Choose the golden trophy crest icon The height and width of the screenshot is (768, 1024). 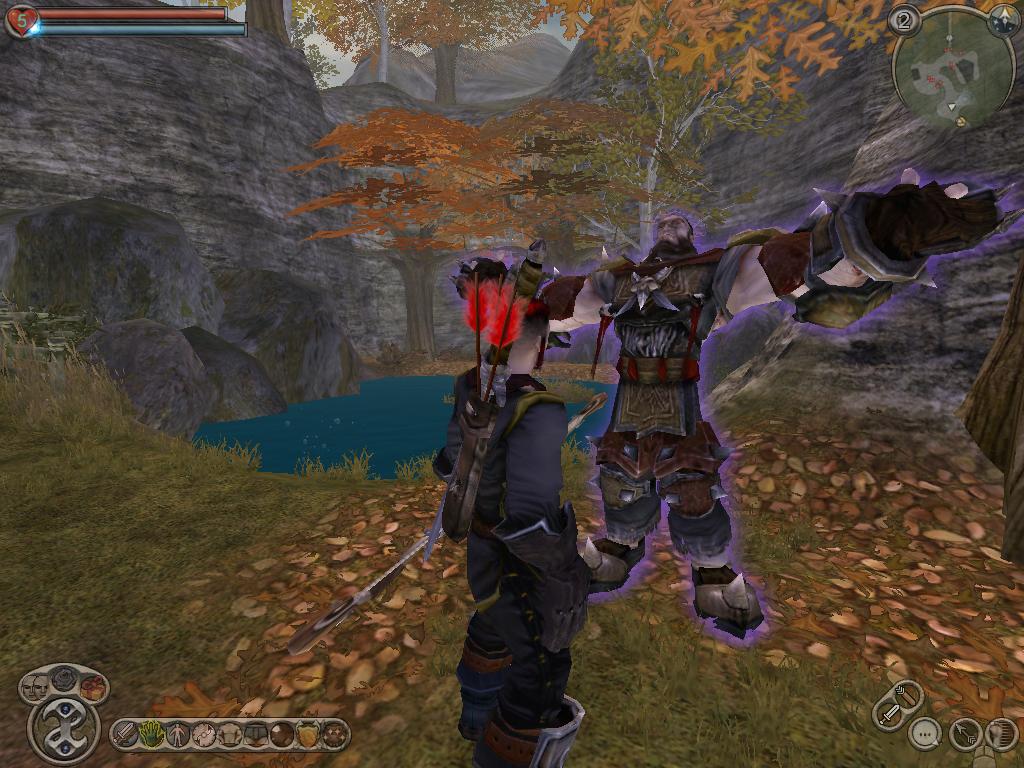click(308, 735)
